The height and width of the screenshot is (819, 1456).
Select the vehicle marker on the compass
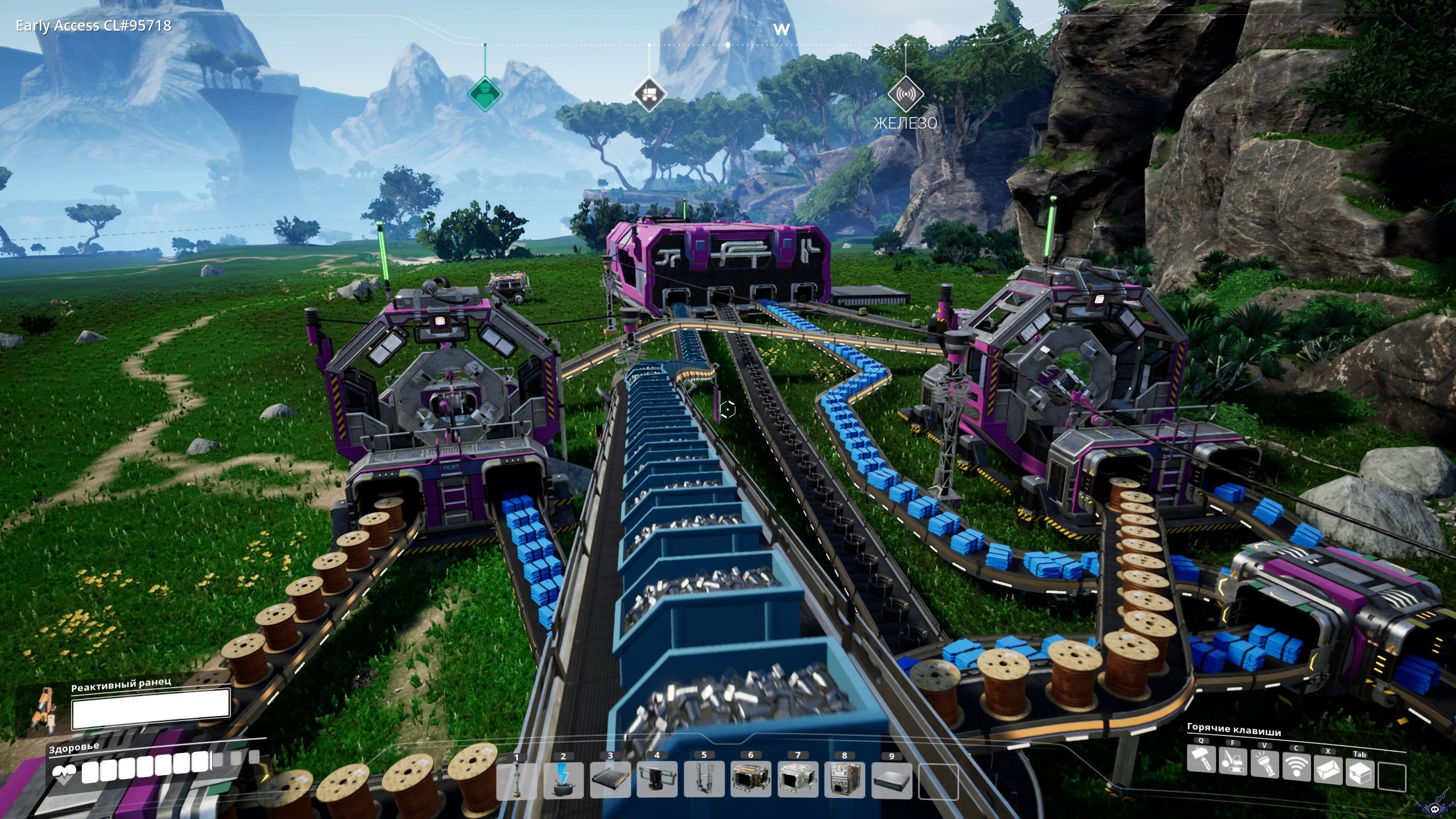point(649,94)
